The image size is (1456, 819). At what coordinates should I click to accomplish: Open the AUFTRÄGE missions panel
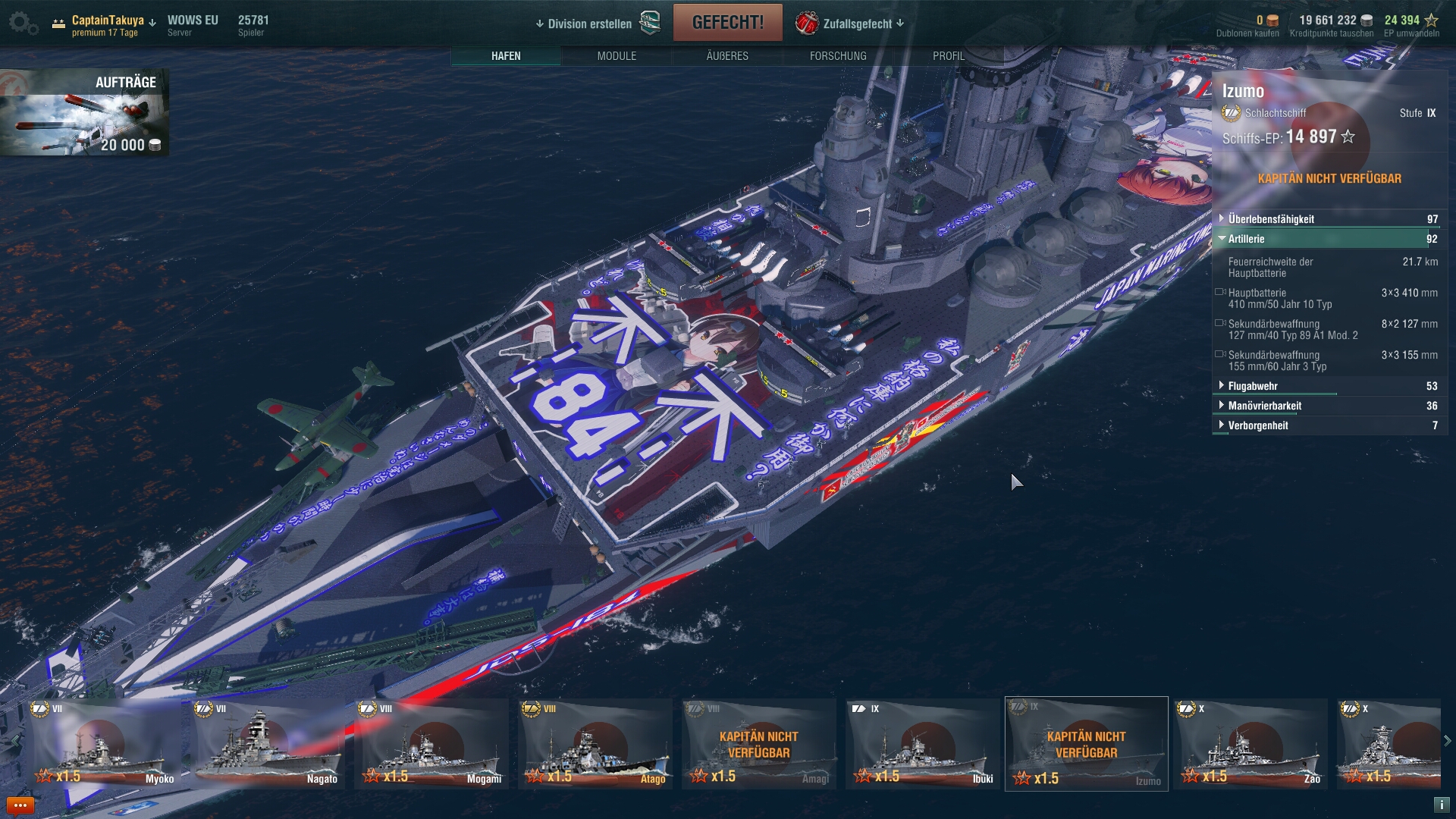click(85, 112)
